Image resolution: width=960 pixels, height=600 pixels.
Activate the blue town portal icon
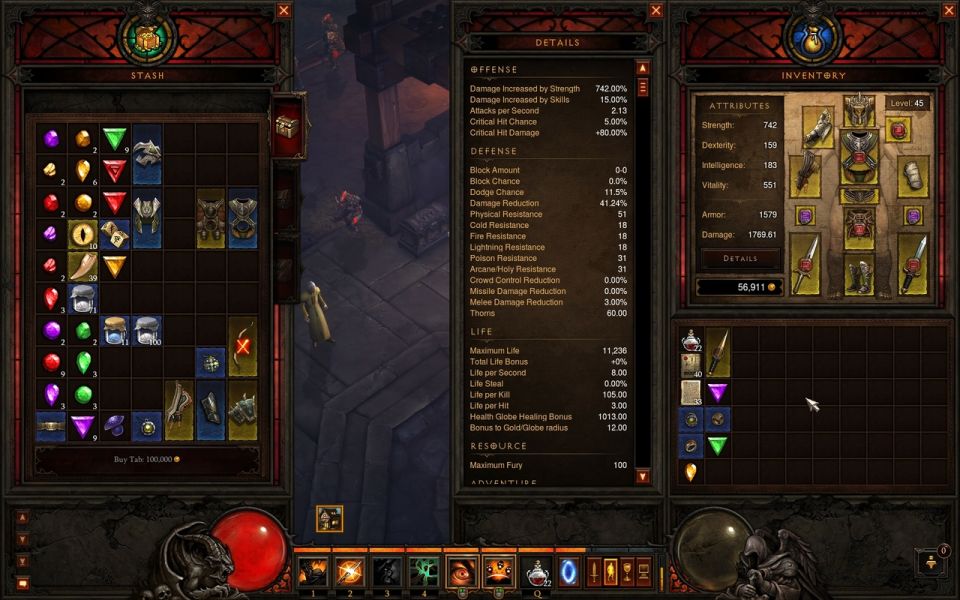coord(568,573)
